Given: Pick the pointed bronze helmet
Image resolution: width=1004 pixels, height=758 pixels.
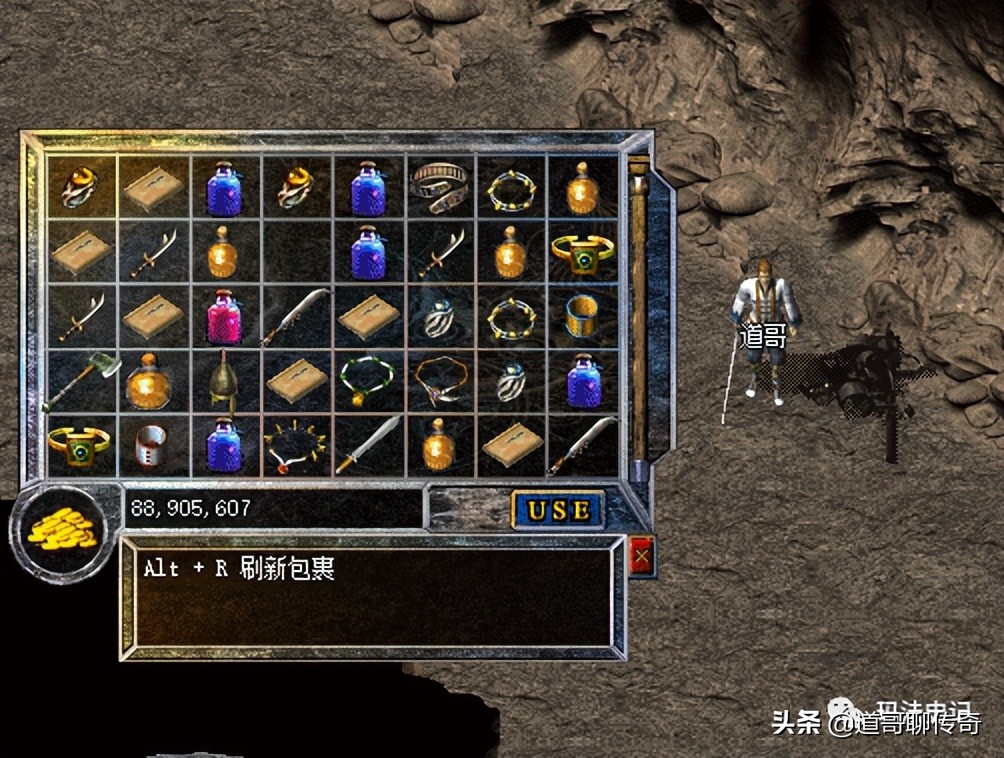Looking at the screenshot, I should point(226,380).
